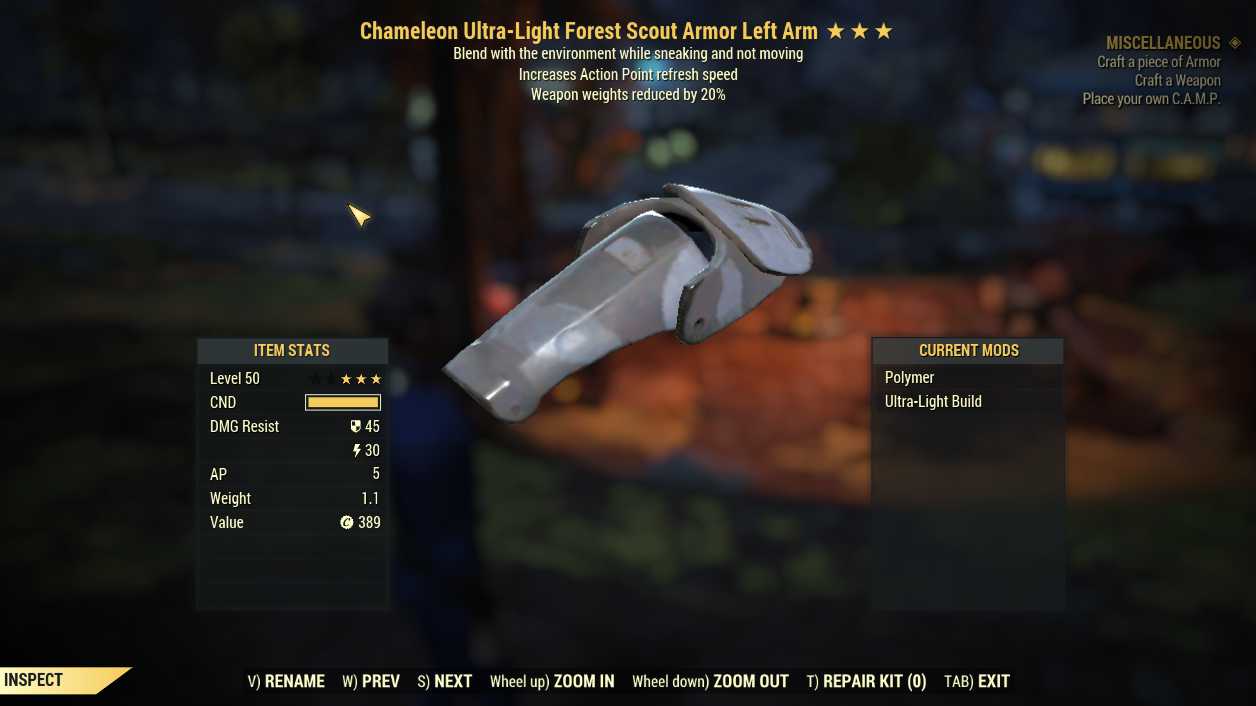Select the Polymer mod entry

[x=909, y=377]
